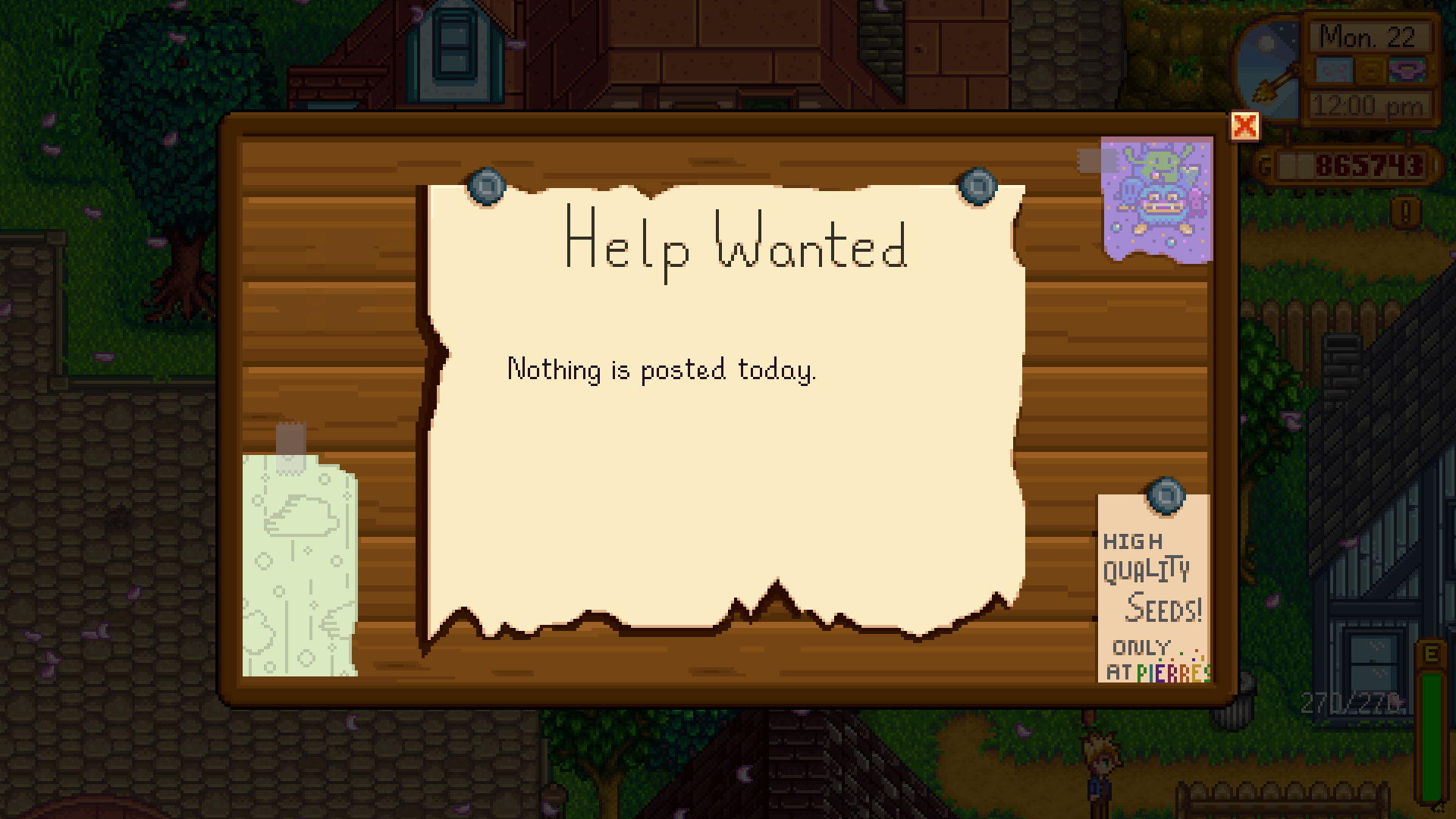Click the PIERRES colored text on the seed ad
The height and width of the screenshot is (819, 1456).
[1175, 673]
